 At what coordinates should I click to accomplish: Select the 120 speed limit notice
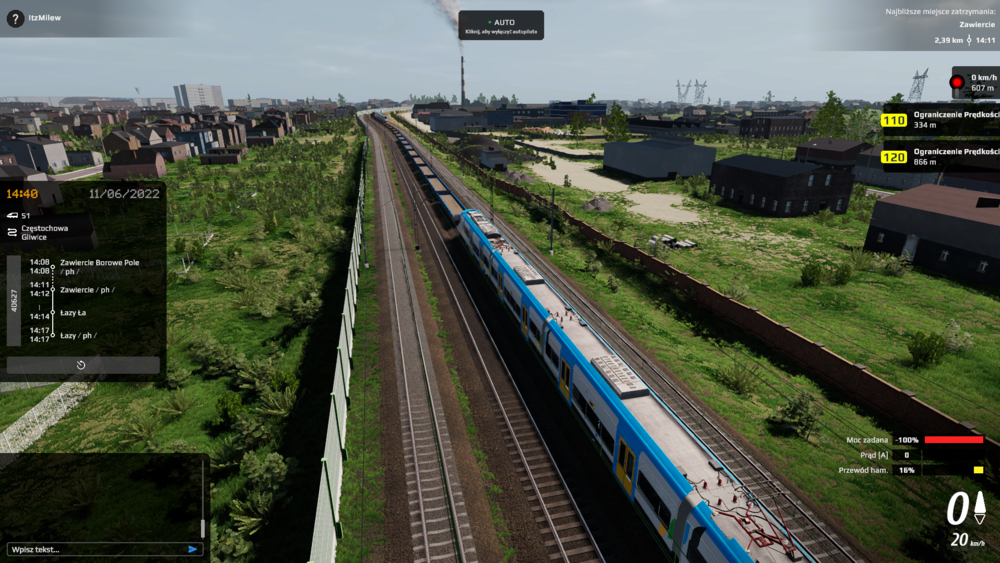[940, 156]
